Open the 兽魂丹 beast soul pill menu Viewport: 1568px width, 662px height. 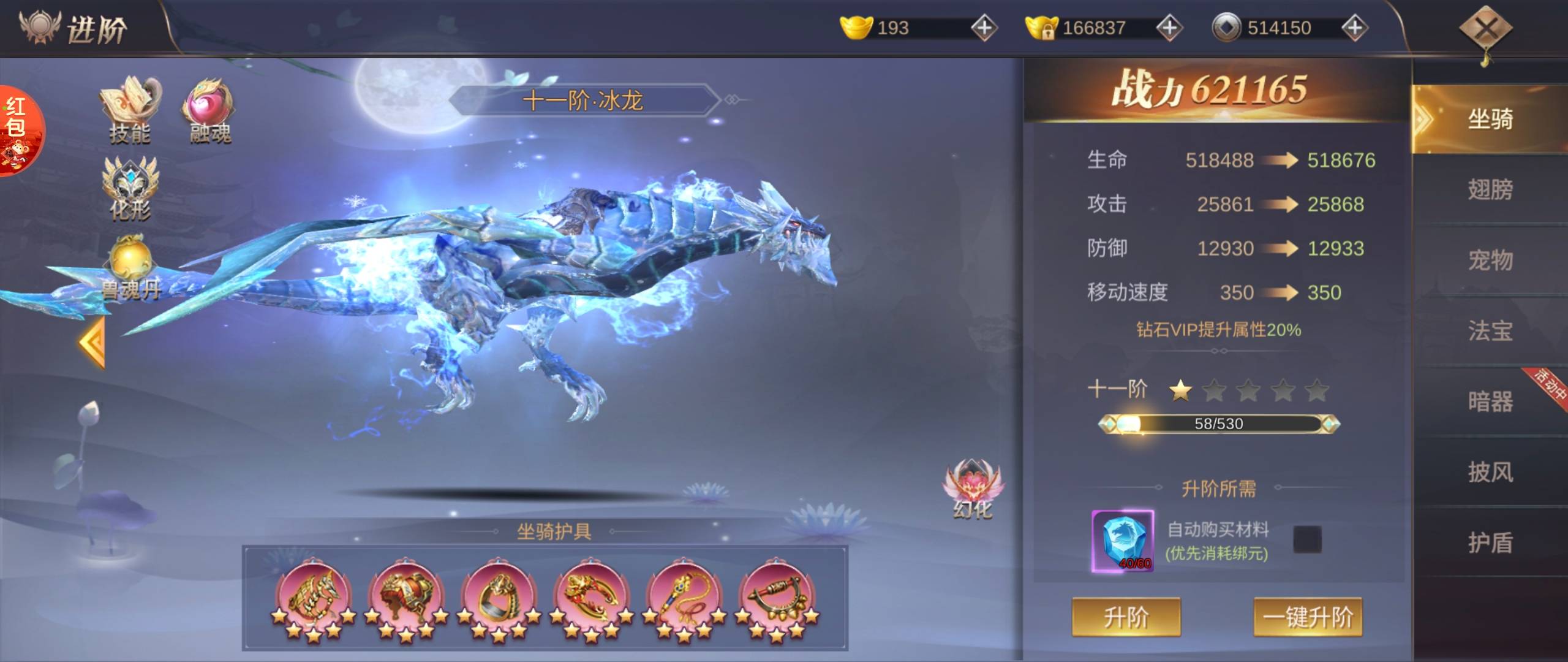pos(130,268)
